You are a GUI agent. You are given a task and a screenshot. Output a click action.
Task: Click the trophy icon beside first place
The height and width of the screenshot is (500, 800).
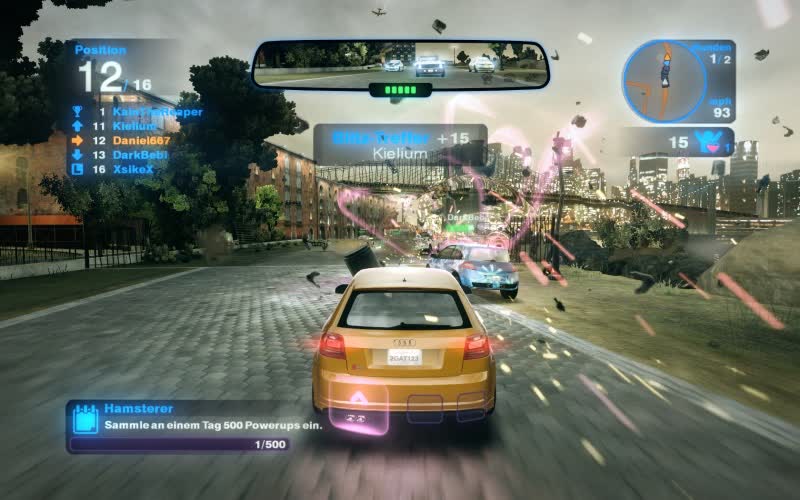tap(78, 112)
